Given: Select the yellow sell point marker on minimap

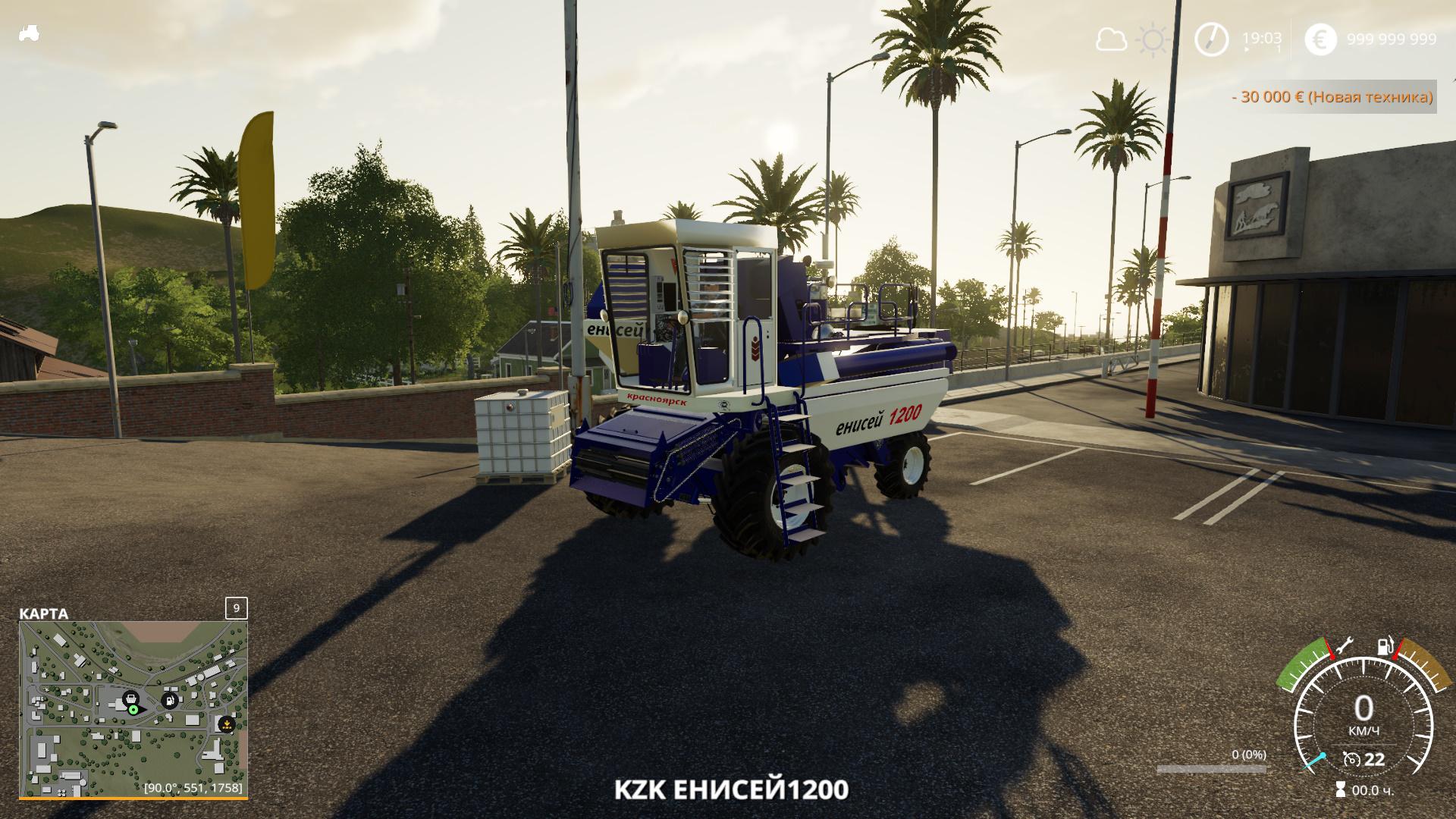Looking at the screenshot, I should (225, 724).
